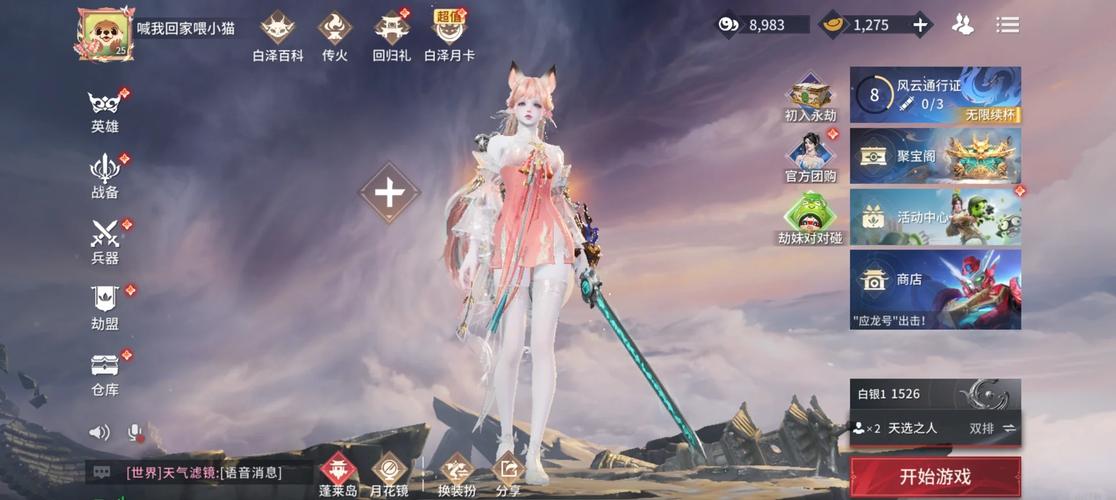Image resolution: width=1116 pixels, height=500 pixels.
Task: Claim the 回归礼 return gift
Action: [391, 36]
